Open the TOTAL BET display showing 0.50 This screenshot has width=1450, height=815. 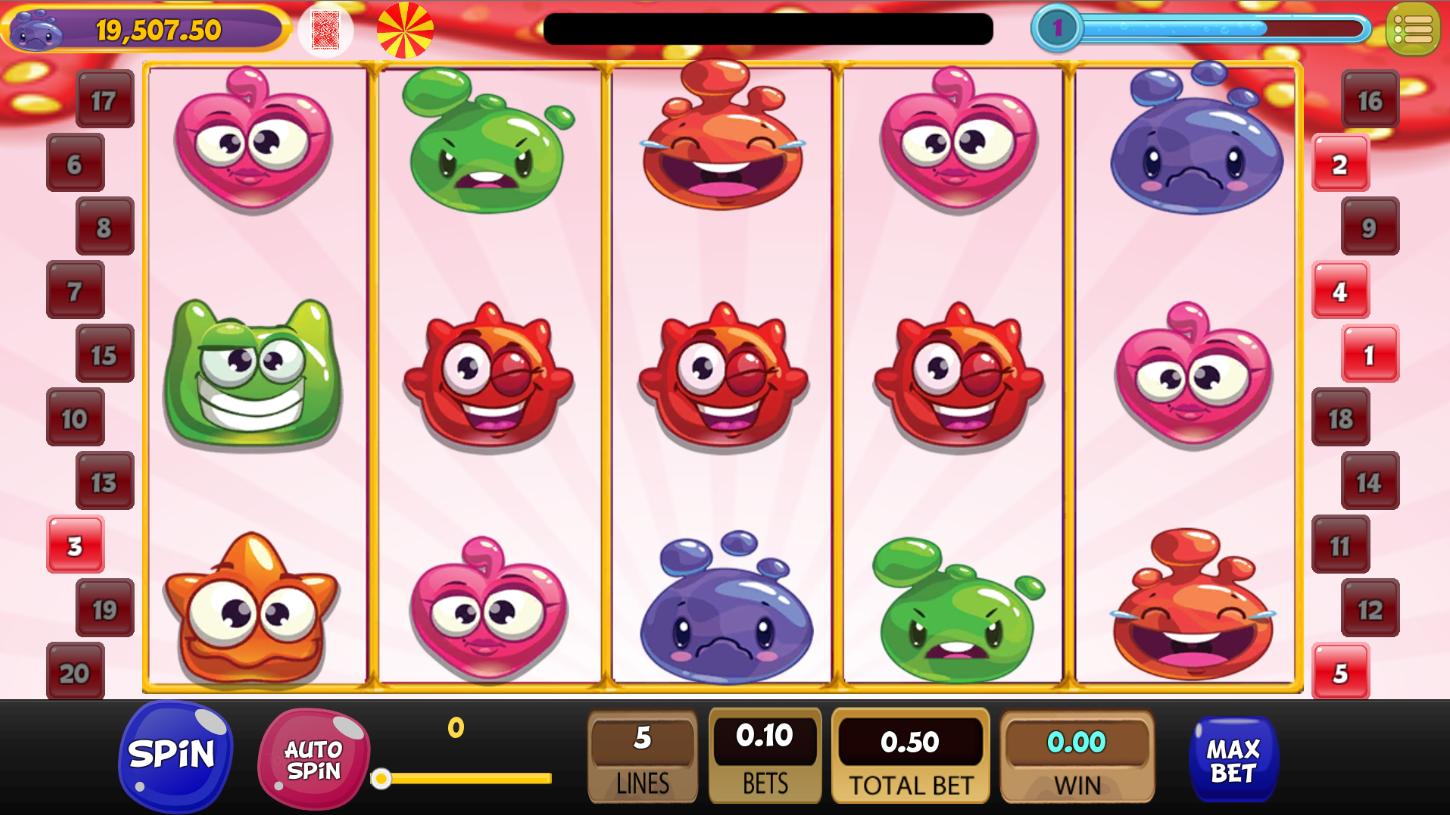click(x=911, y=755)
